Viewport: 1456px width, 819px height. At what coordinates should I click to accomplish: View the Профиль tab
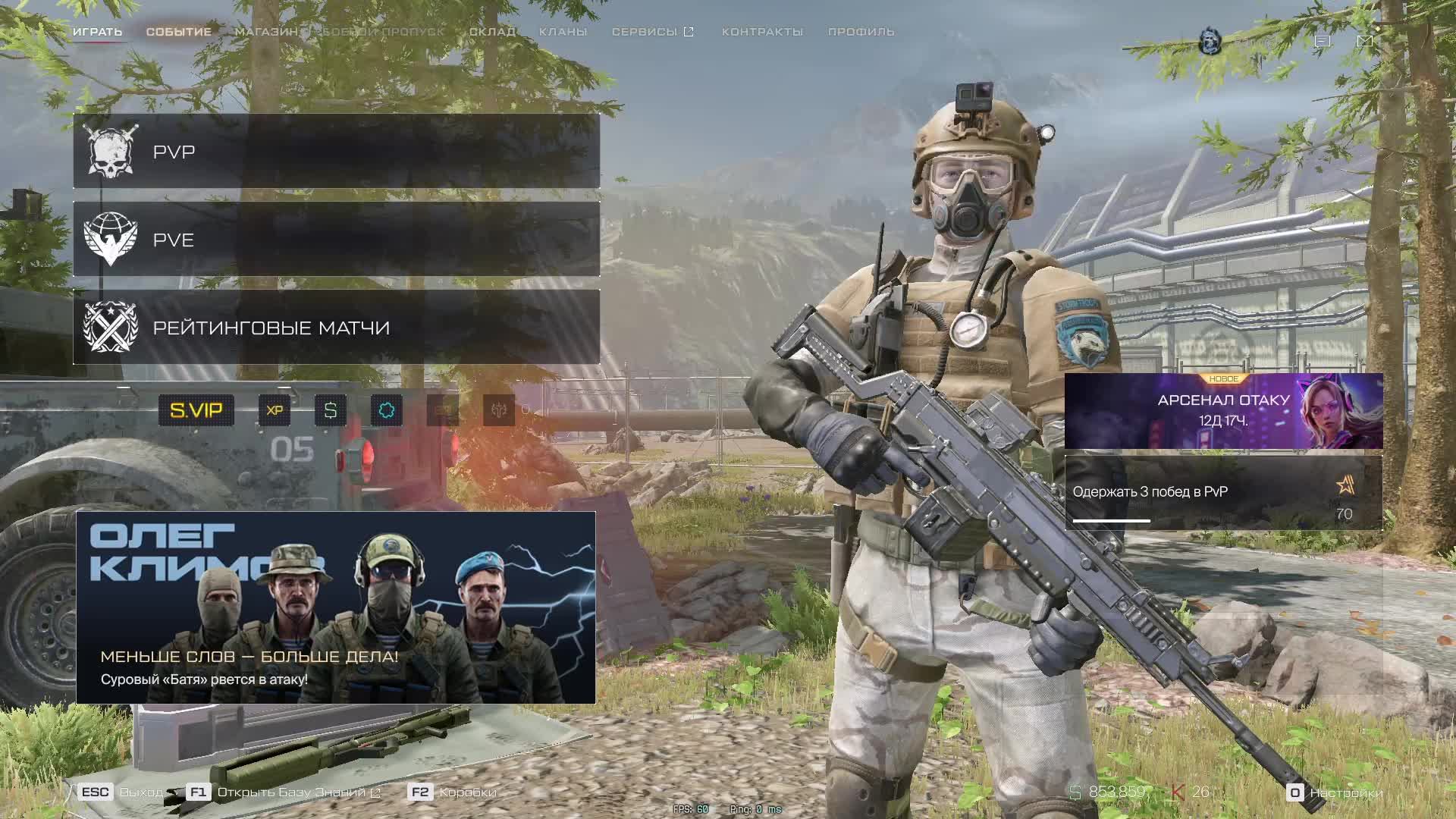point(861,32)
